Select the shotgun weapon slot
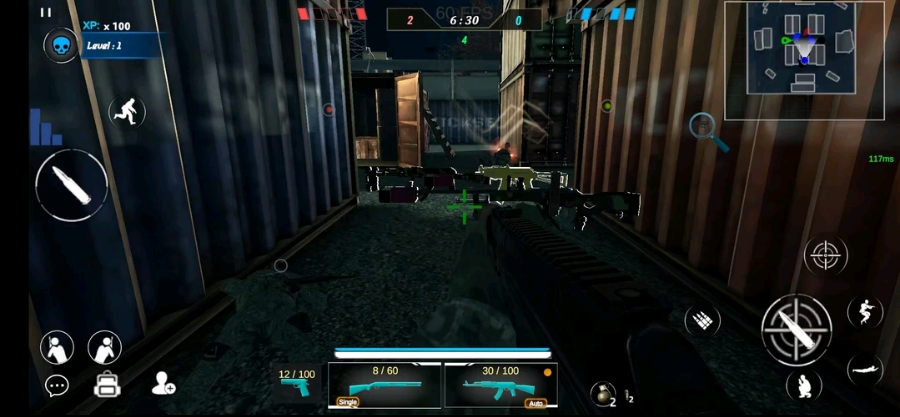This screenshot has width=900, height=417. (x=385, y=385)
